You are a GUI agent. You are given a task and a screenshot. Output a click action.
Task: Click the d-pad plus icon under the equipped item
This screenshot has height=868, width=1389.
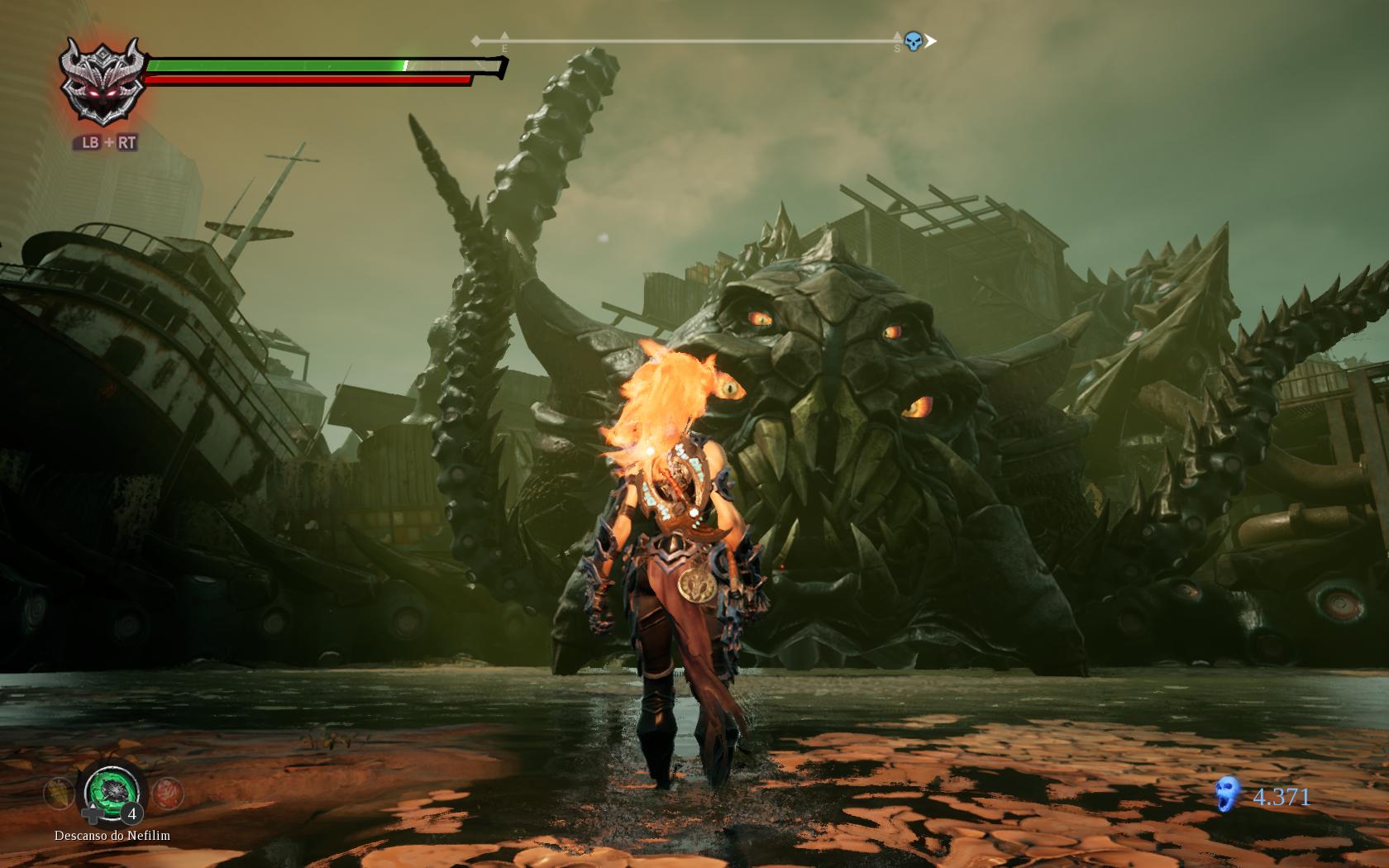coord(92,814)
